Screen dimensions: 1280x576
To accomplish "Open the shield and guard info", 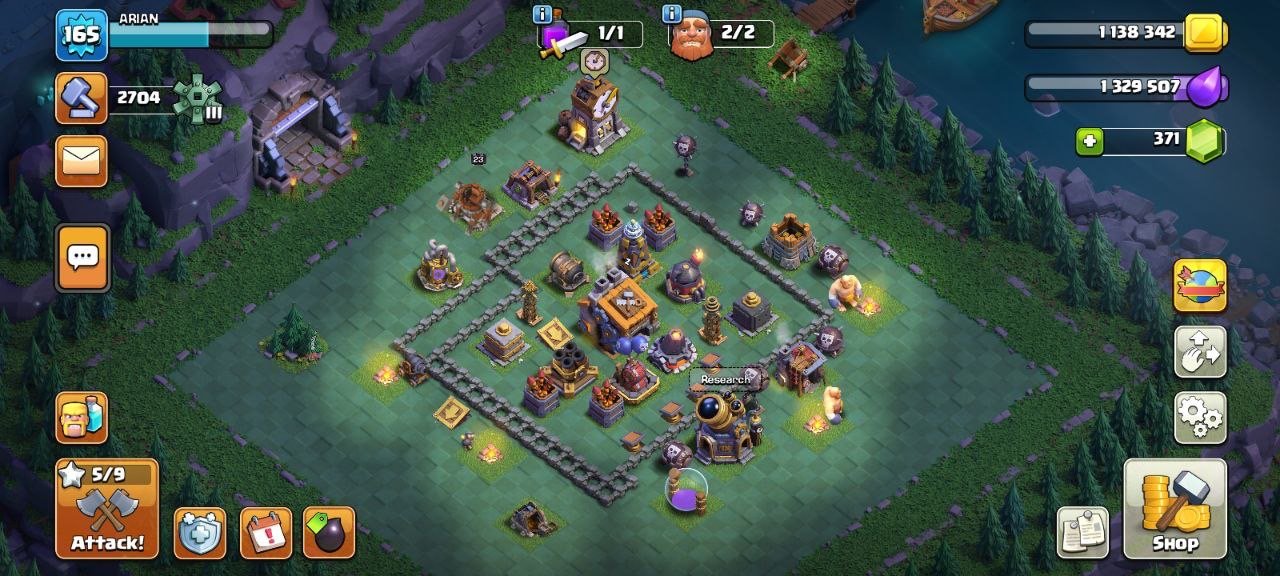I will coord(200,533).
